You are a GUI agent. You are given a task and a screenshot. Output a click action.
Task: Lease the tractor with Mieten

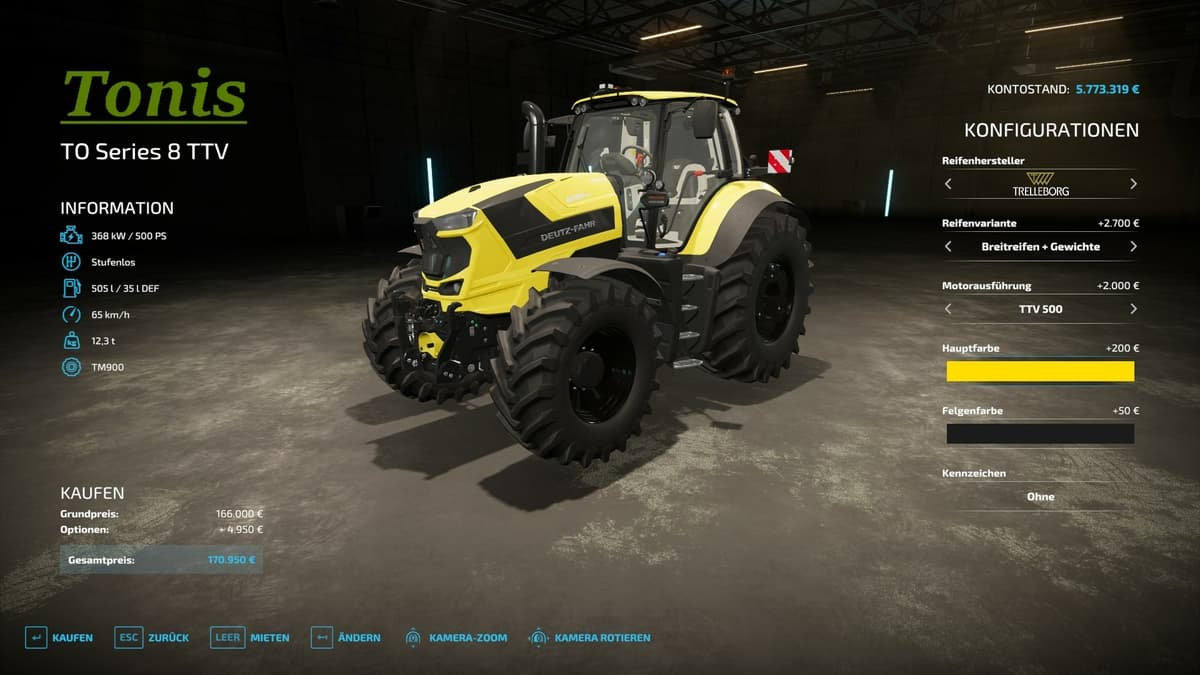tap(250, 638)
